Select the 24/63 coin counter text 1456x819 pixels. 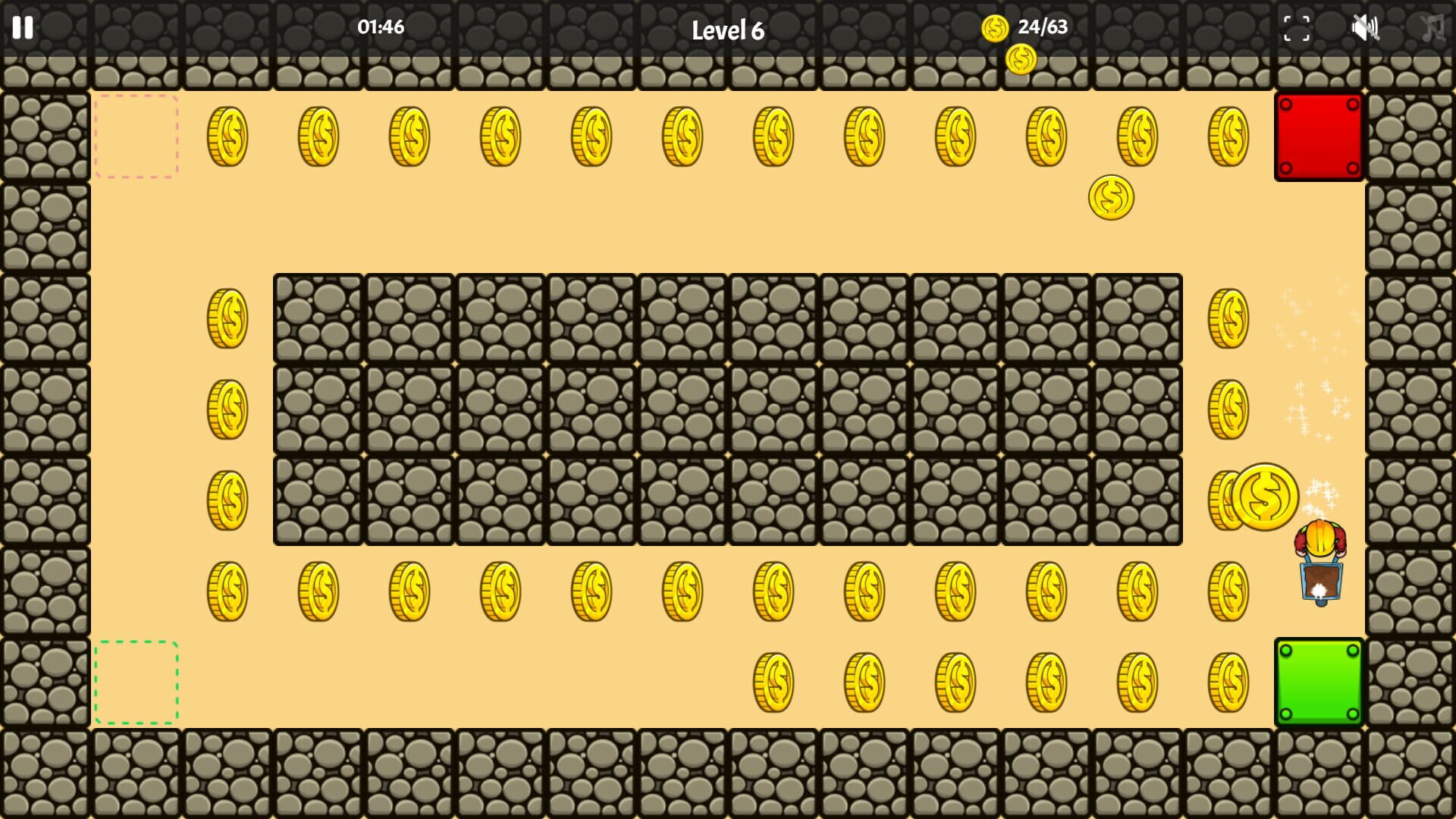tap(1043, 29)
